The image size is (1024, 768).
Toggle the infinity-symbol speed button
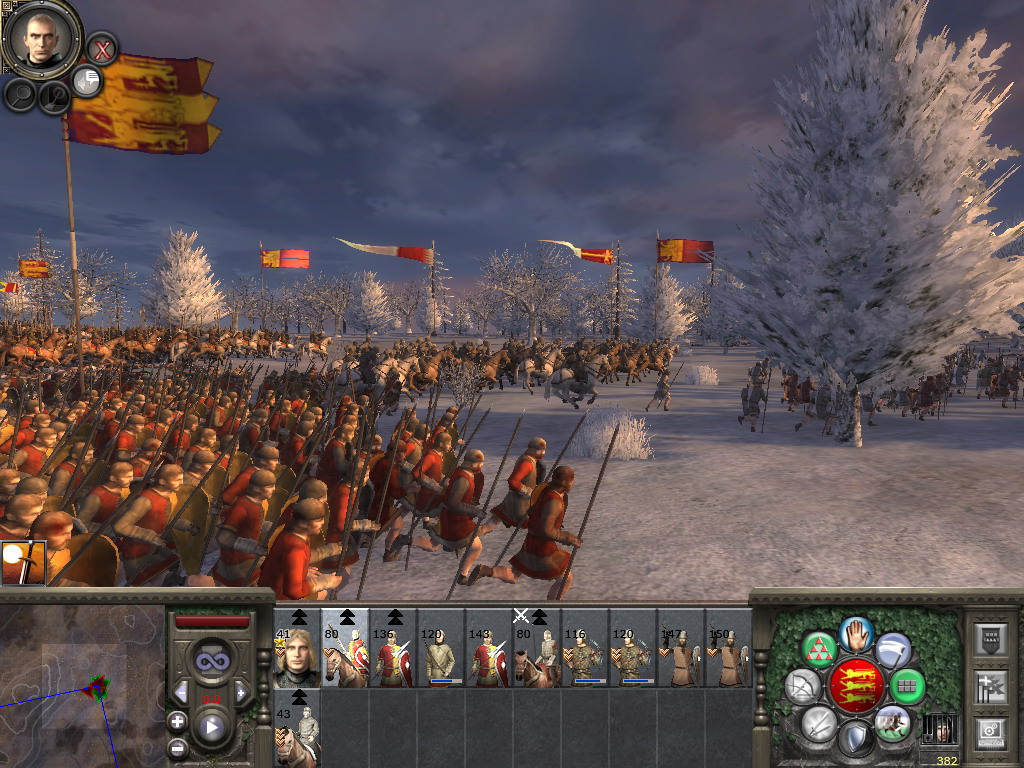pyautogui.click(x=211, y=661)
